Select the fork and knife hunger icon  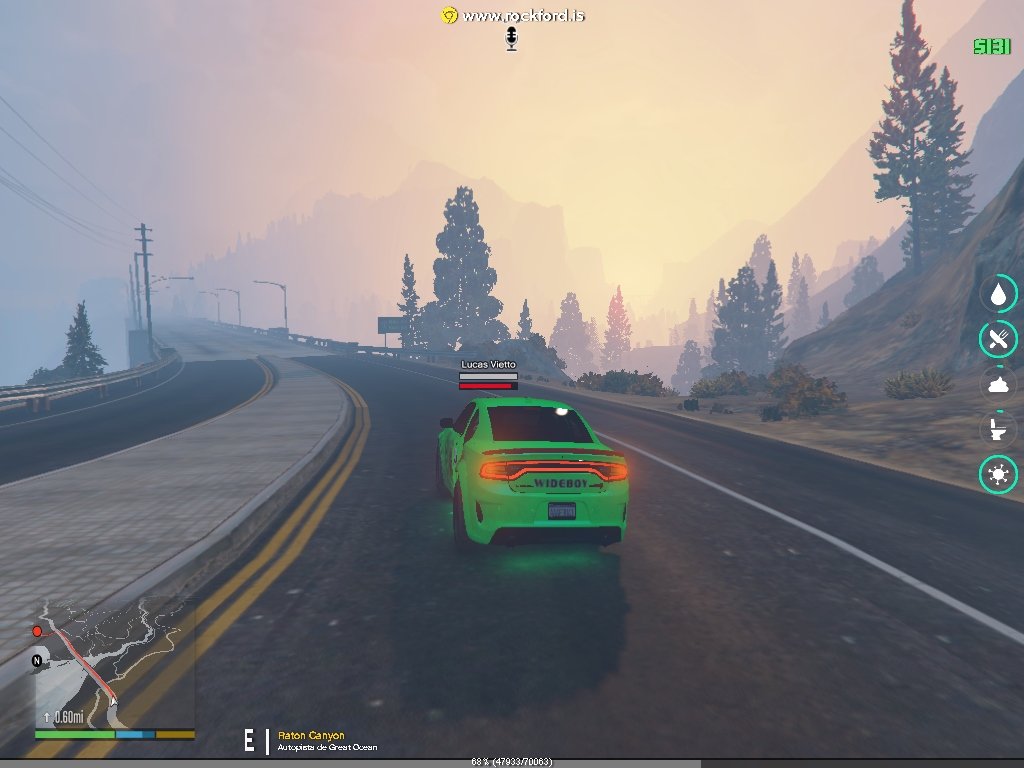998,339
